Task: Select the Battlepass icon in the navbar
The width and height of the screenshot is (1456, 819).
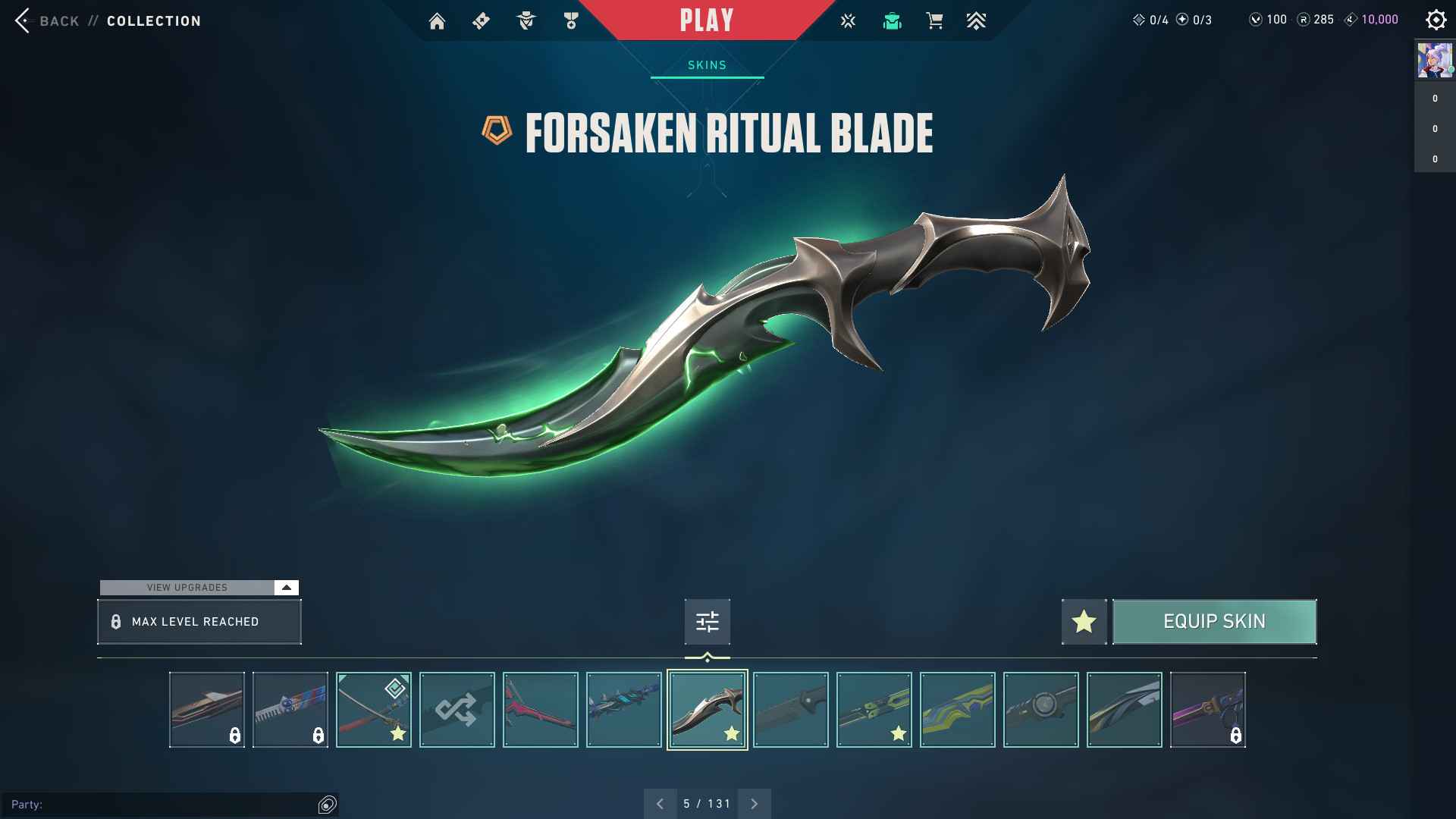Action: click(481, 20)
